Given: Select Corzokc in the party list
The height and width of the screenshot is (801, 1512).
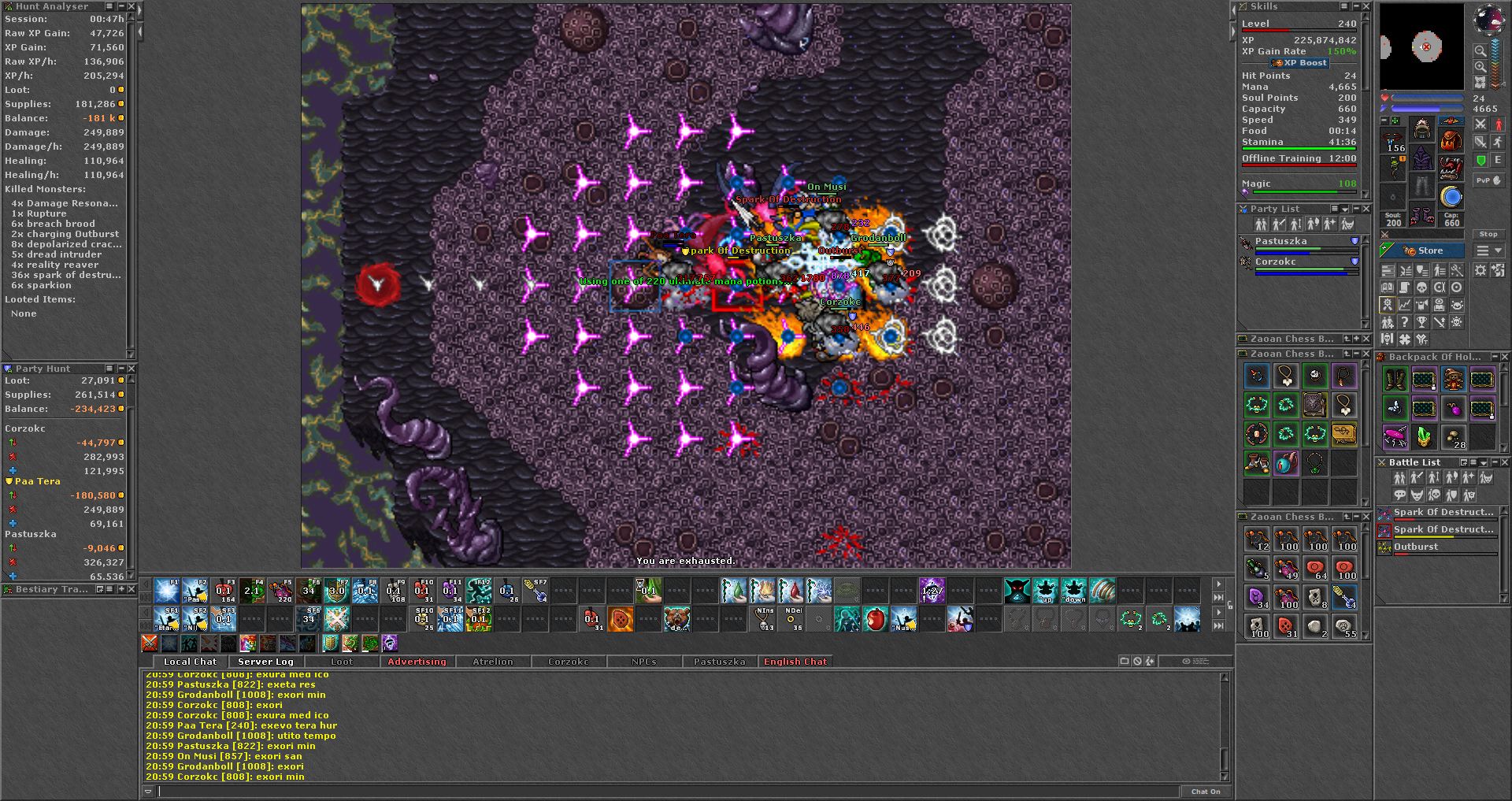Looking at the screenshot, I should (1275, 261).
